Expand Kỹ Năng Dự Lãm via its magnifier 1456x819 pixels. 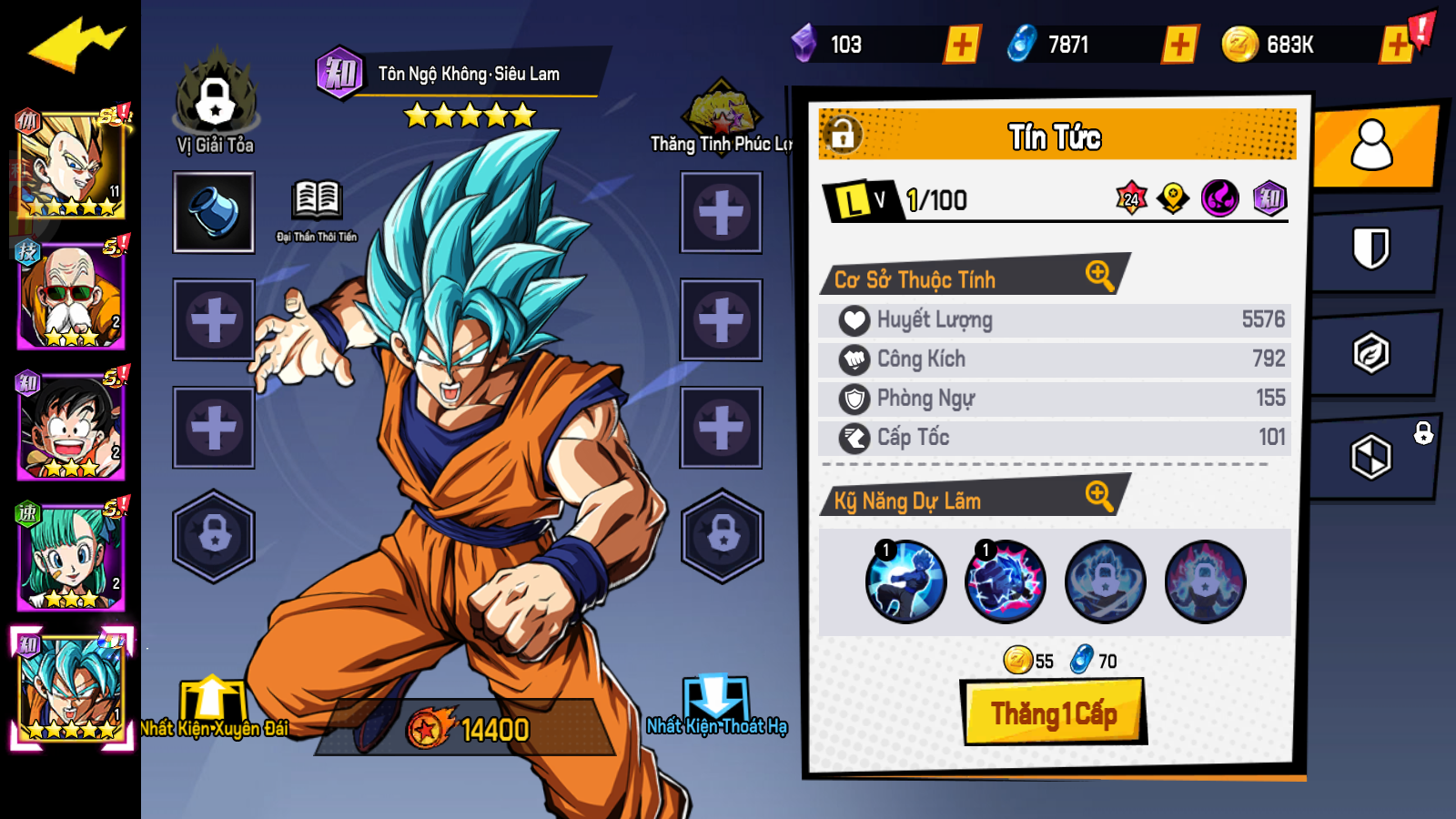coord(1100,500)
